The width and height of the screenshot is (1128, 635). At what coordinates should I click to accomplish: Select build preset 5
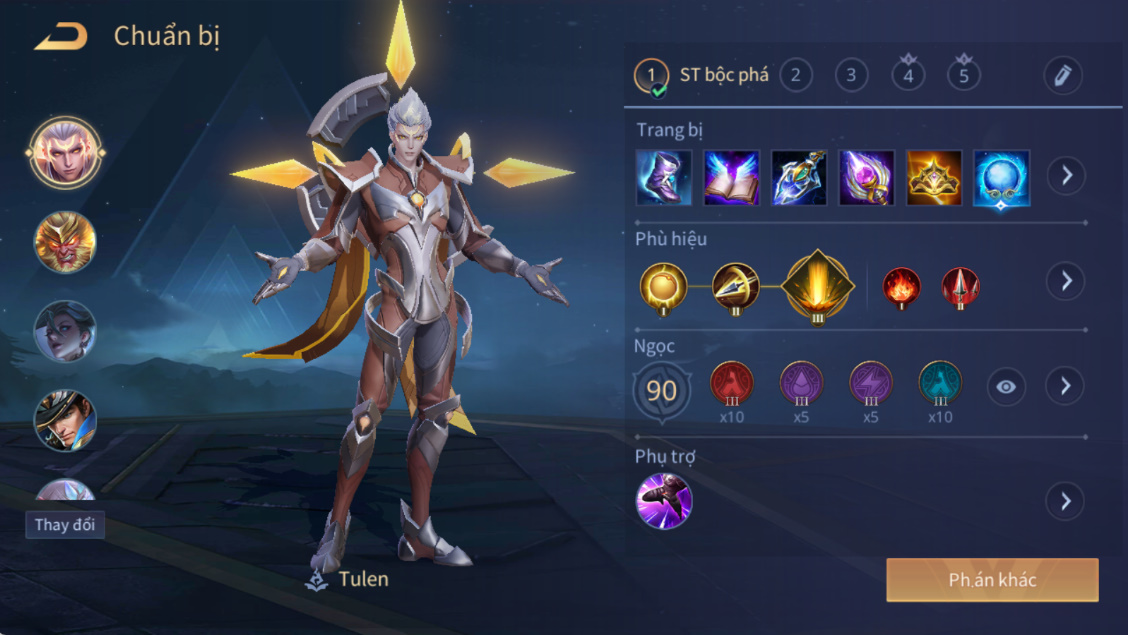point(964,75)
